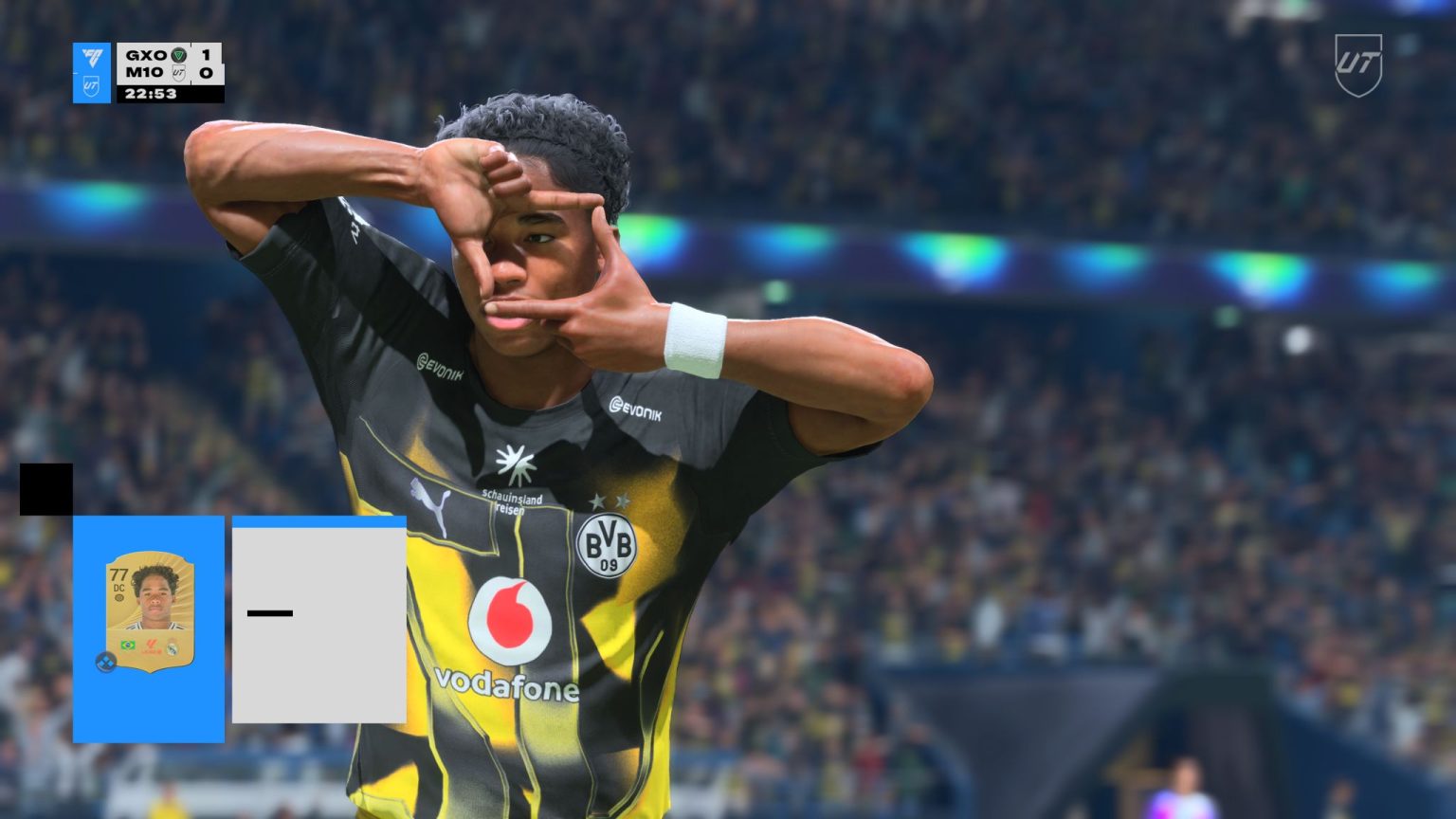Click the Brazil flag on the player card

128,644
